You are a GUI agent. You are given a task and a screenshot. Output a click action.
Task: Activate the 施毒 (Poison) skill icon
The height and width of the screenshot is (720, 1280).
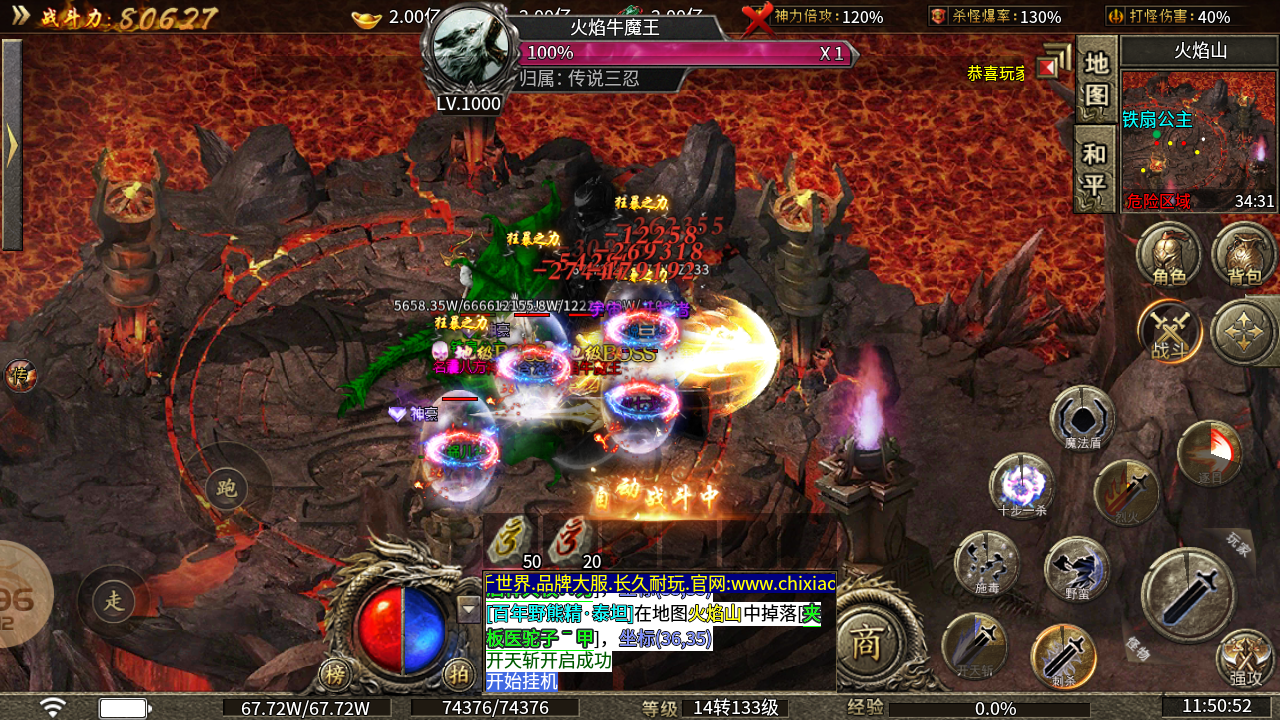(986, 562)
